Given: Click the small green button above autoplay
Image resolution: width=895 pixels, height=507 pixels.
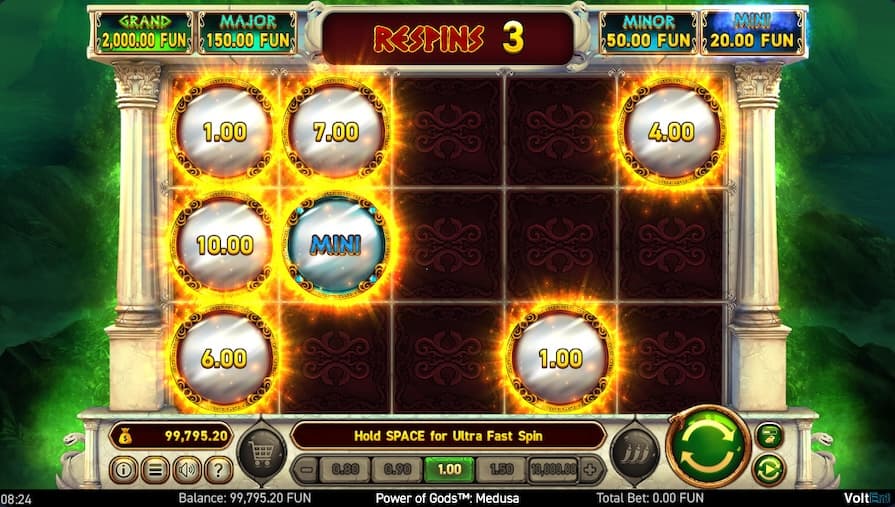Looking at the screenshot, I should click(x=770, y=435).
